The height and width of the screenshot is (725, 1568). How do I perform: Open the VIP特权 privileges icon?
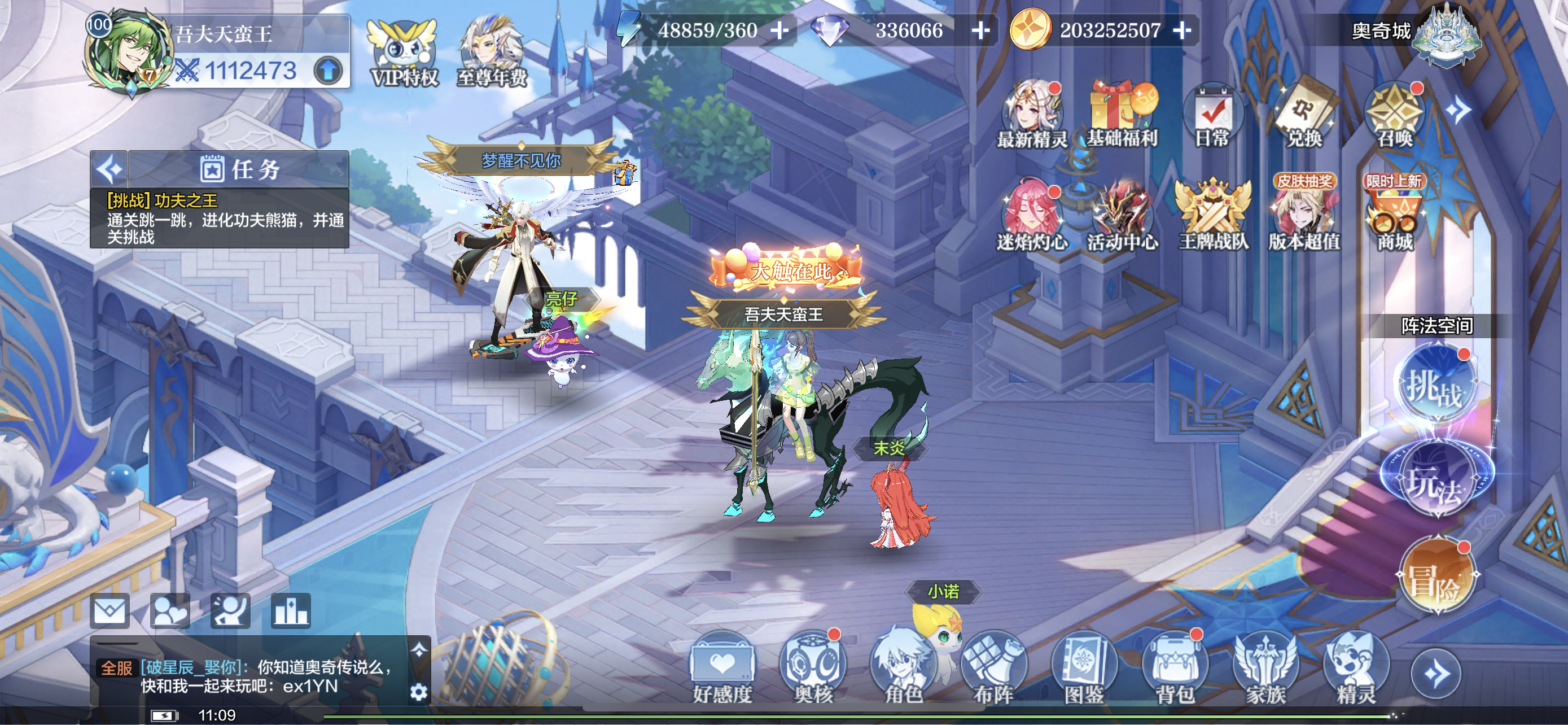point(404,54)
